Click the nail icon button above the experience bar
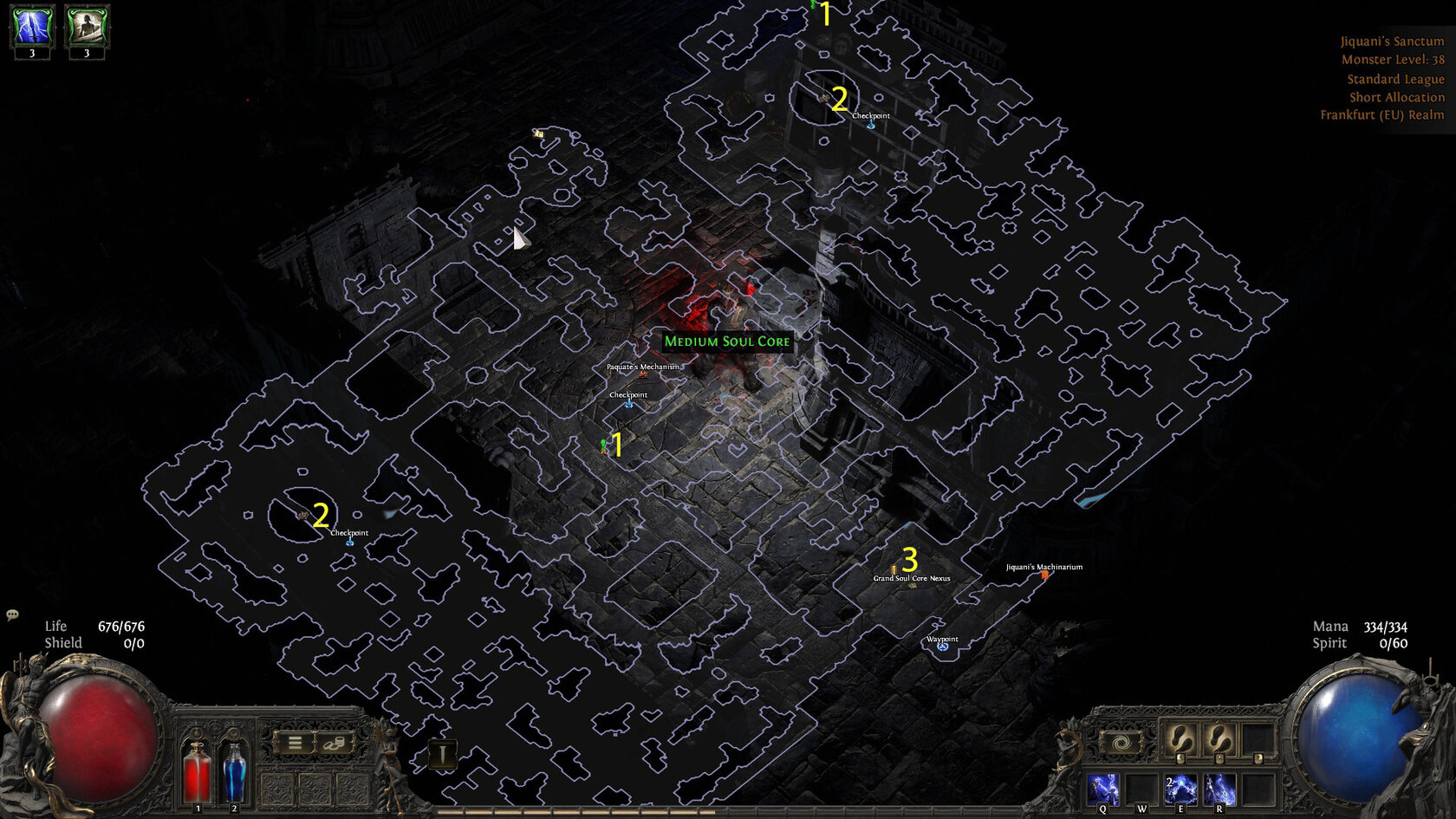This screenshot has width=1456, height=819. [x=443, y=754]
